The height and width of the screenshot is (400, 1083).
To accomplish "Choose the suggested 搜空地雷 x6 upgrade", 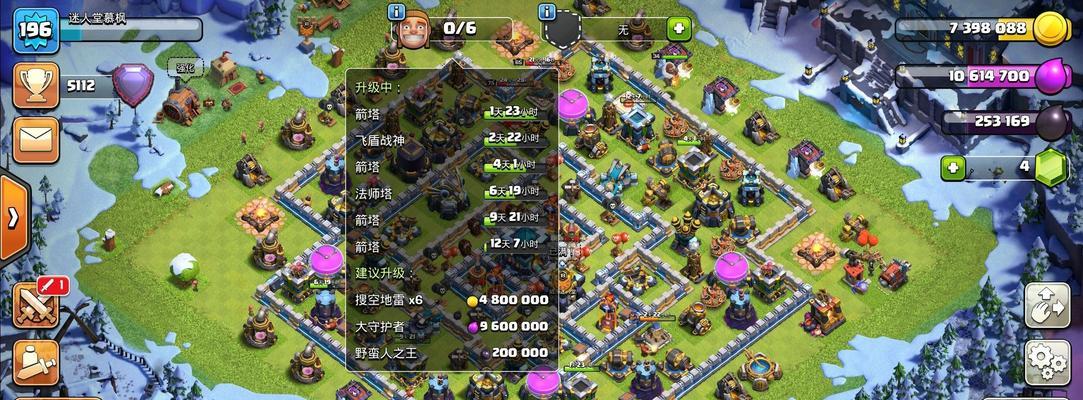I will tap(452, 299).
